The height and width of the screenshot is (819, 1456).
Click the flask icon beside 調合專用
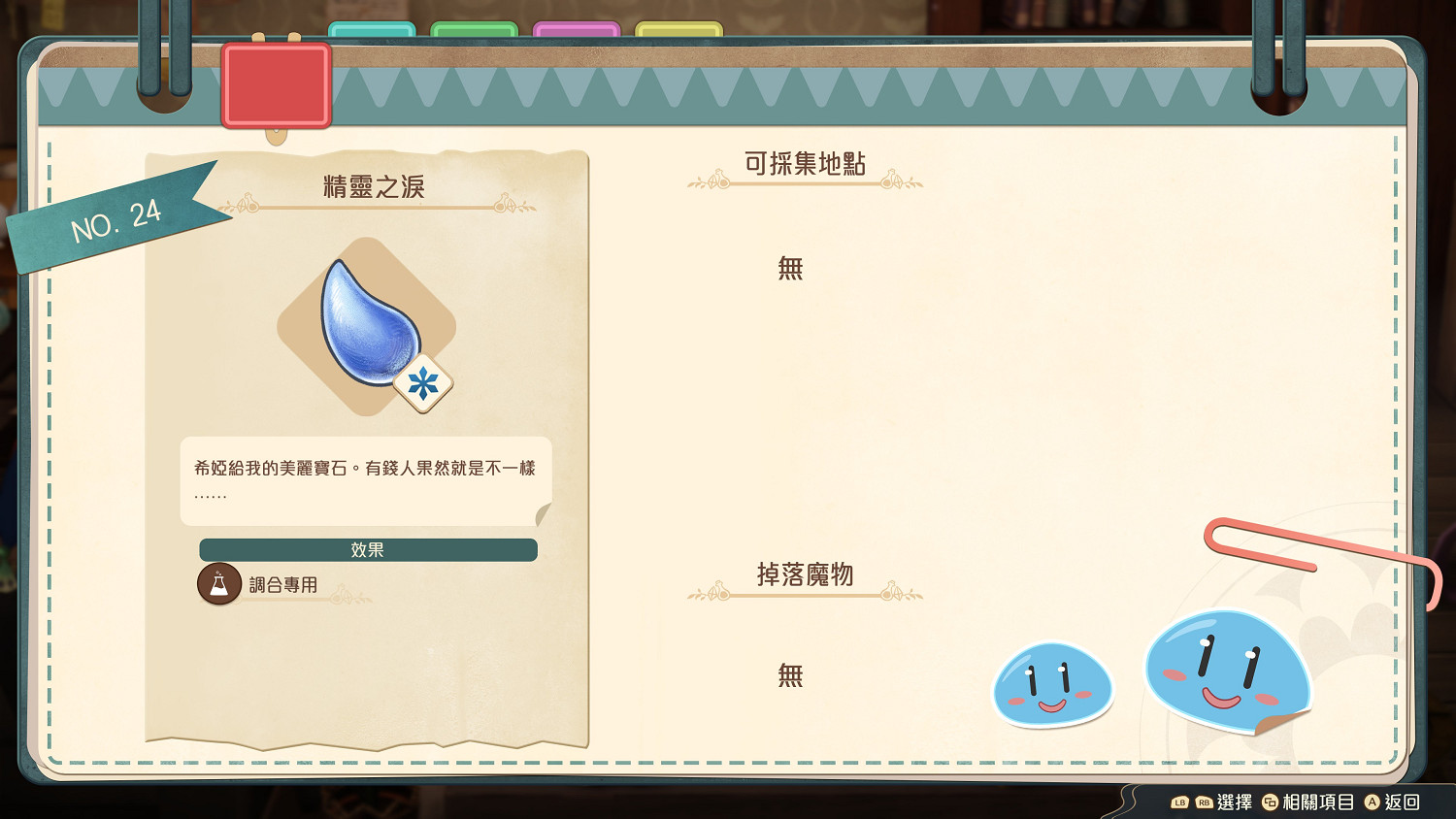tap(219, 584)
